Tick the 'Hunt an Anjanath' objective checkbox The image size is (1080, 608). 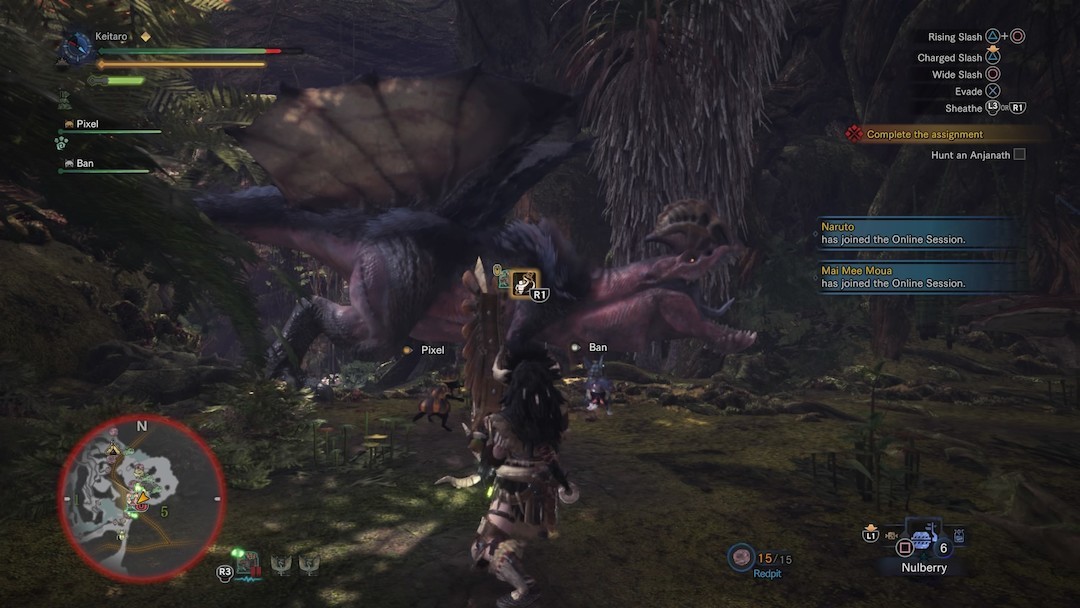(x=1019, y=155)
